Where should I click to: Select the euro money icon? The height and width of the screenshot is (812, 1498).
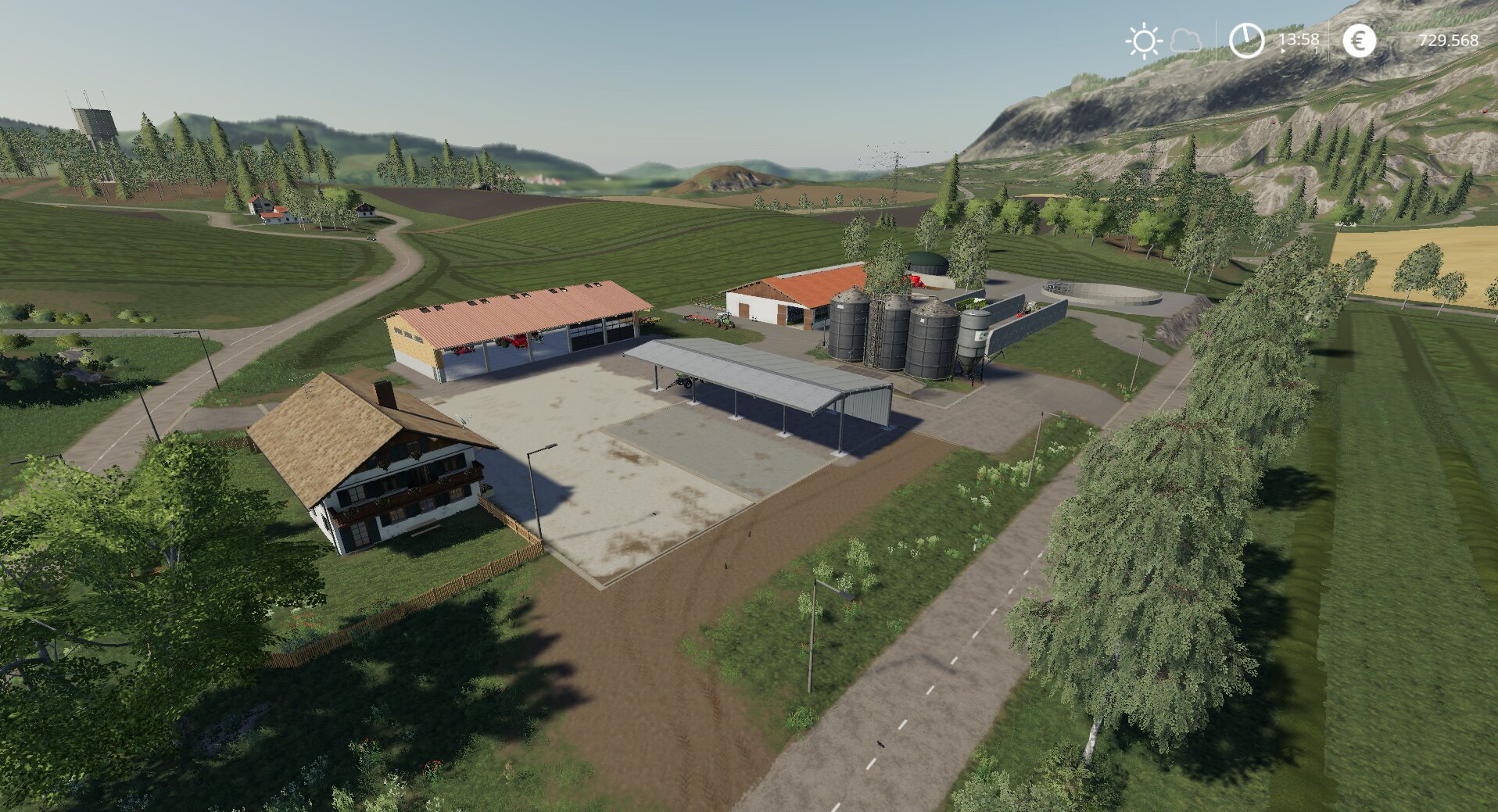click(1359, 41)
